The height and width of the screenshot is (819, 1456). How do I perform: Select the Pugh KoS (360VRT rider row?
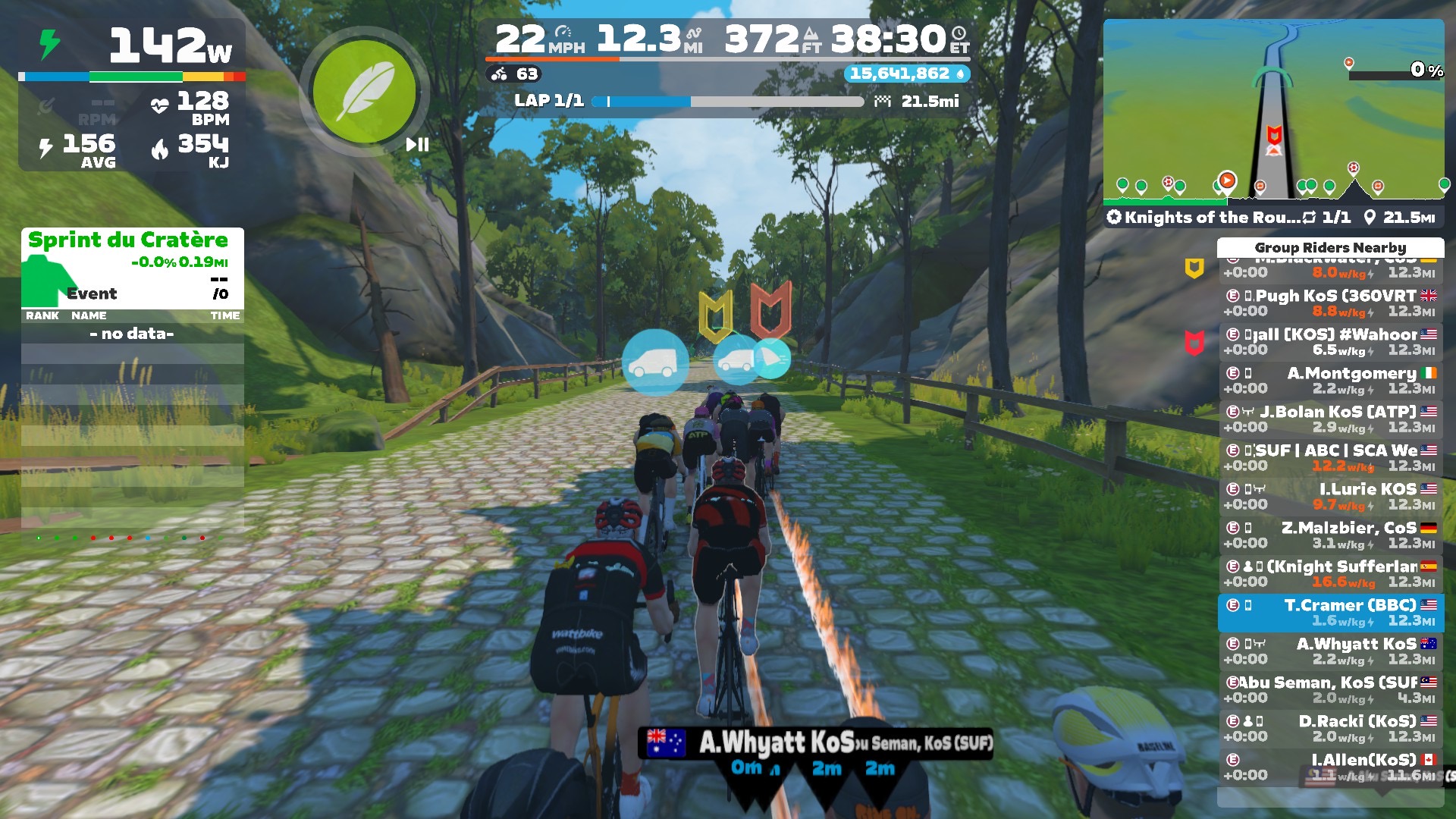click(1330, 303)
